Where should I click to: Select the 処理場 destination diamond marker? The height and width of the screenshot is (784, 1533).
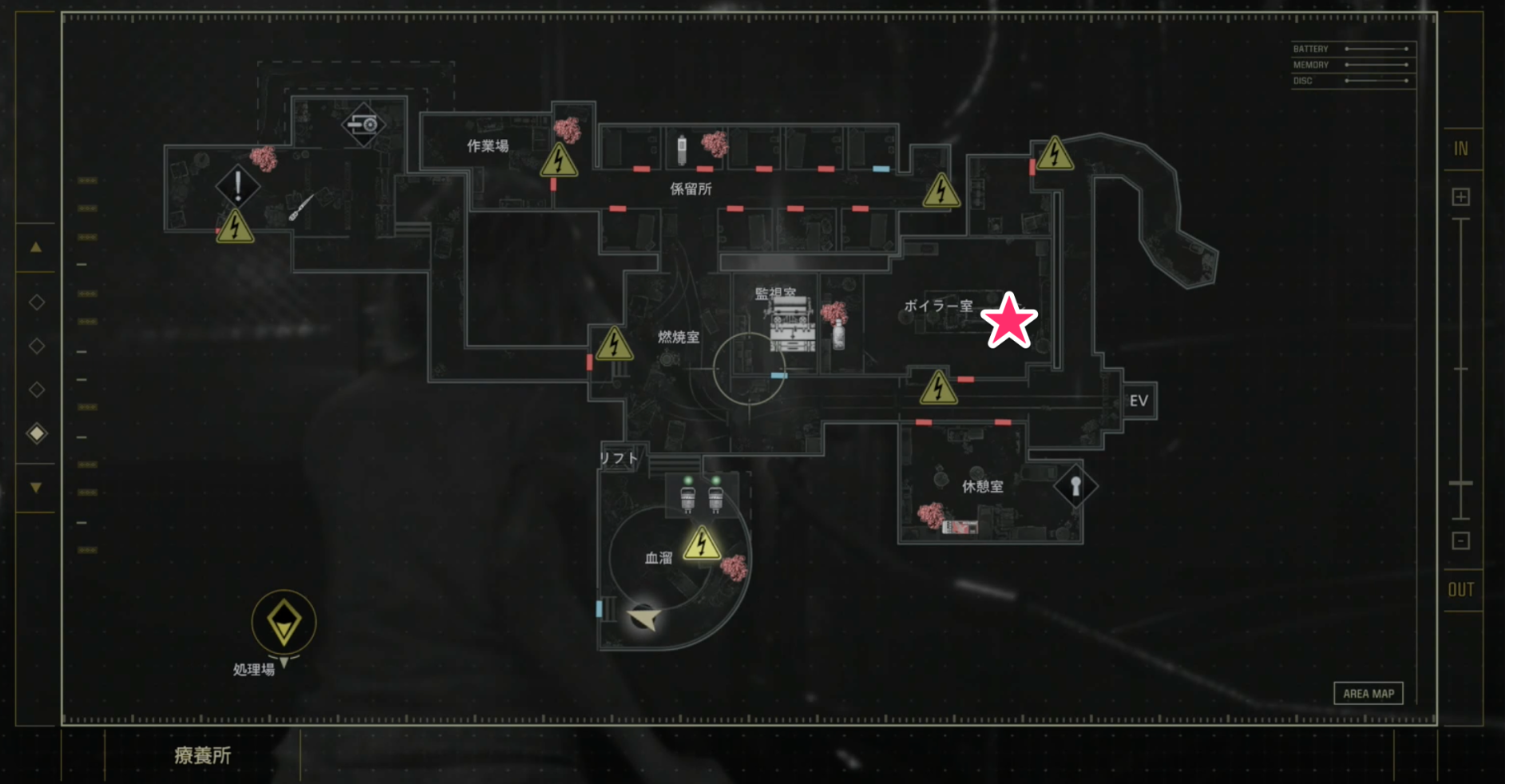point(284,622)
